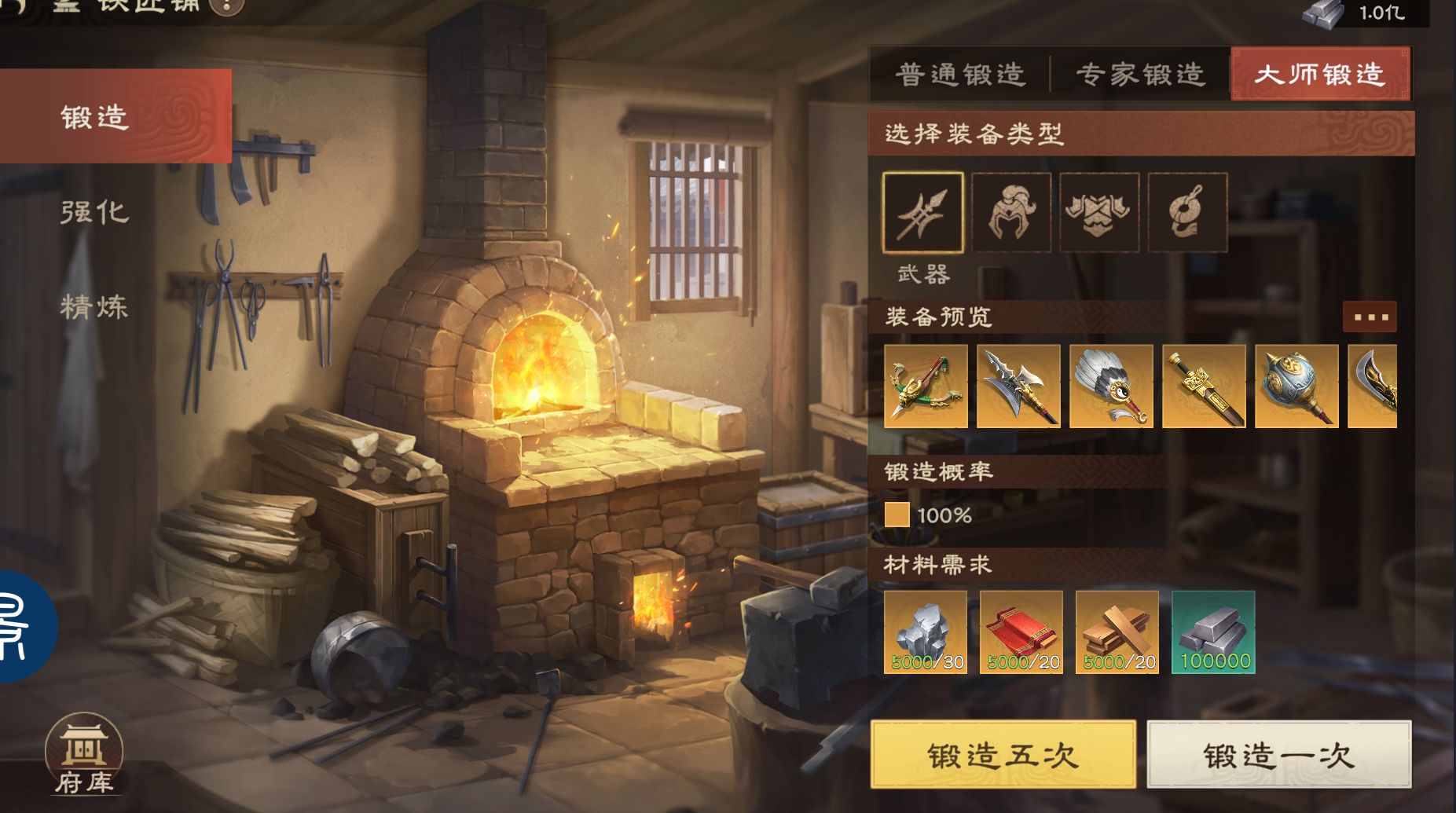
Task: Click the red cloth material showing 5000/20
Action: coord(1021,632)
